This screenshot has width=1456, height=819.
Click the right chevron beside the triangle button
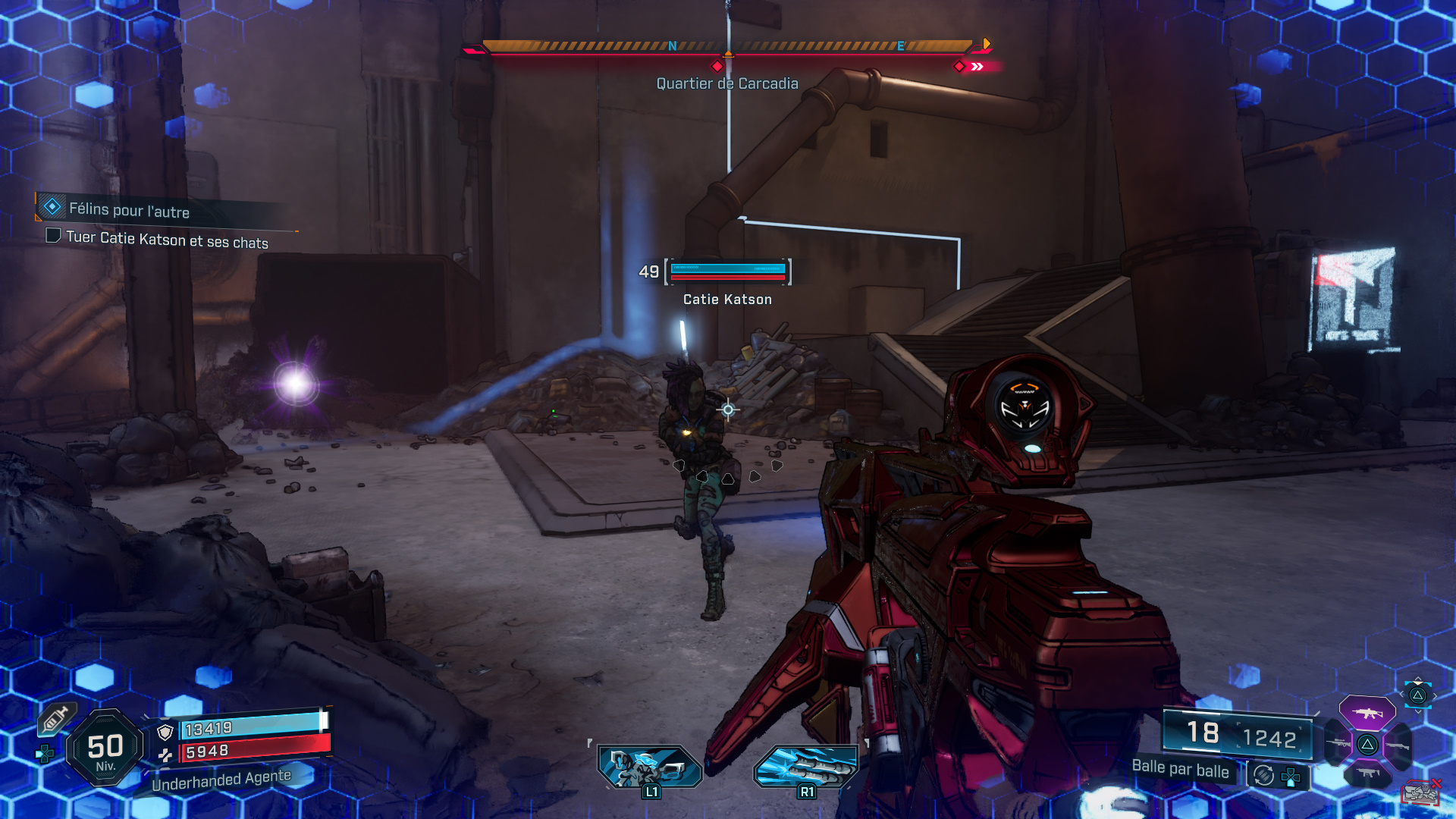(1435, 695)
